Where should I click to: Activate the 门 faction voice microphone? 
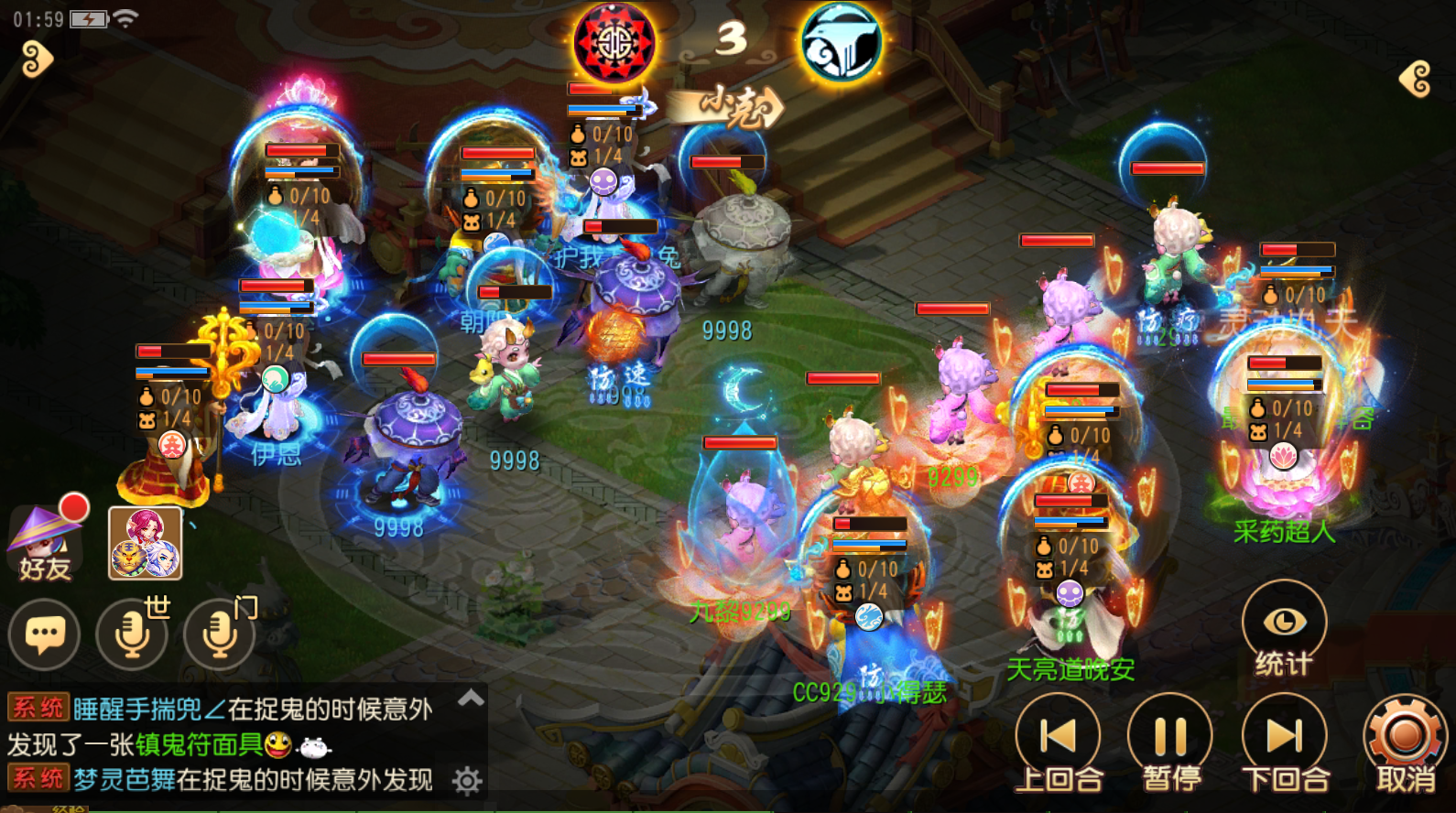(x=220, y=633)
